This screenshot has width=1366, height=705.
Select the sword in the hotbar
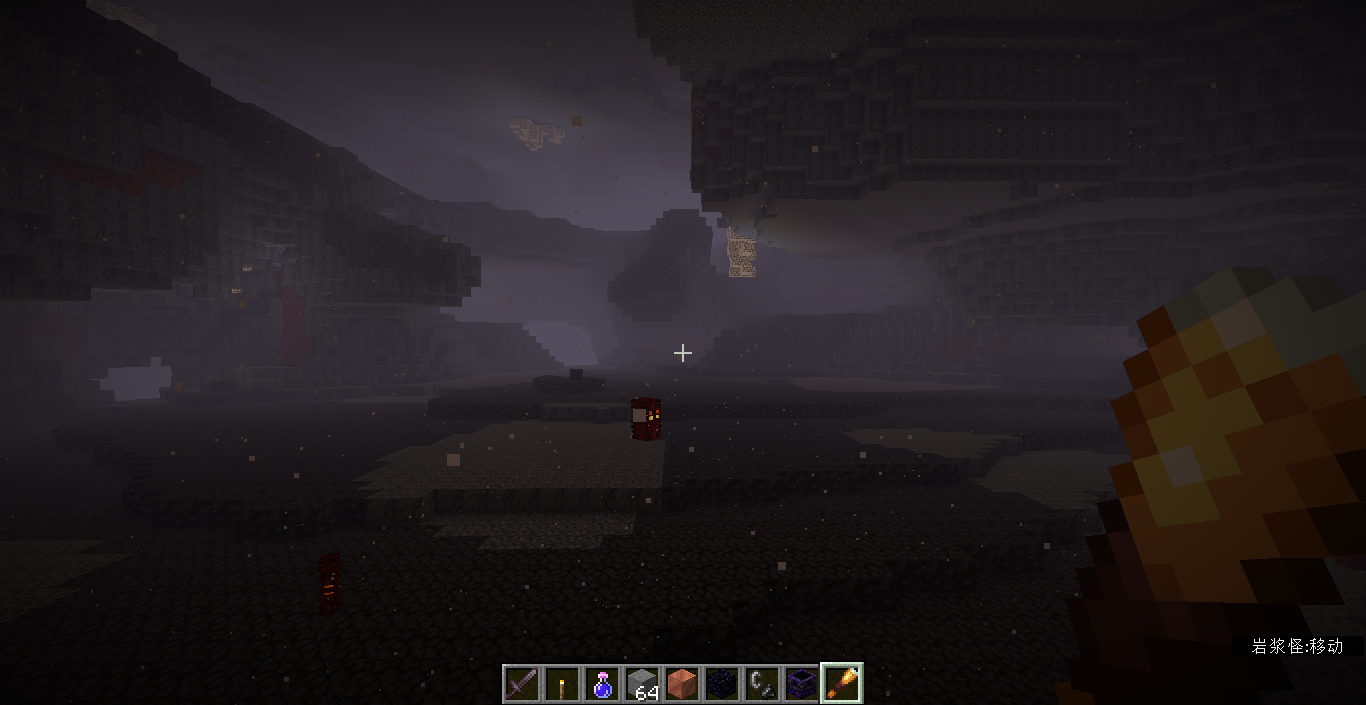coord(522,684)
